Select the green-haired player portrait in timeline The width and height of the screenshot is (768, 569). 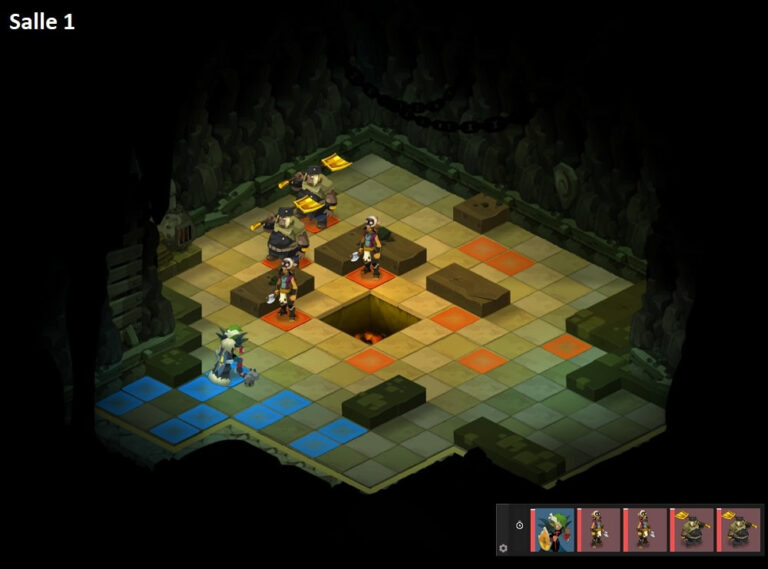[x=553, y=530]
